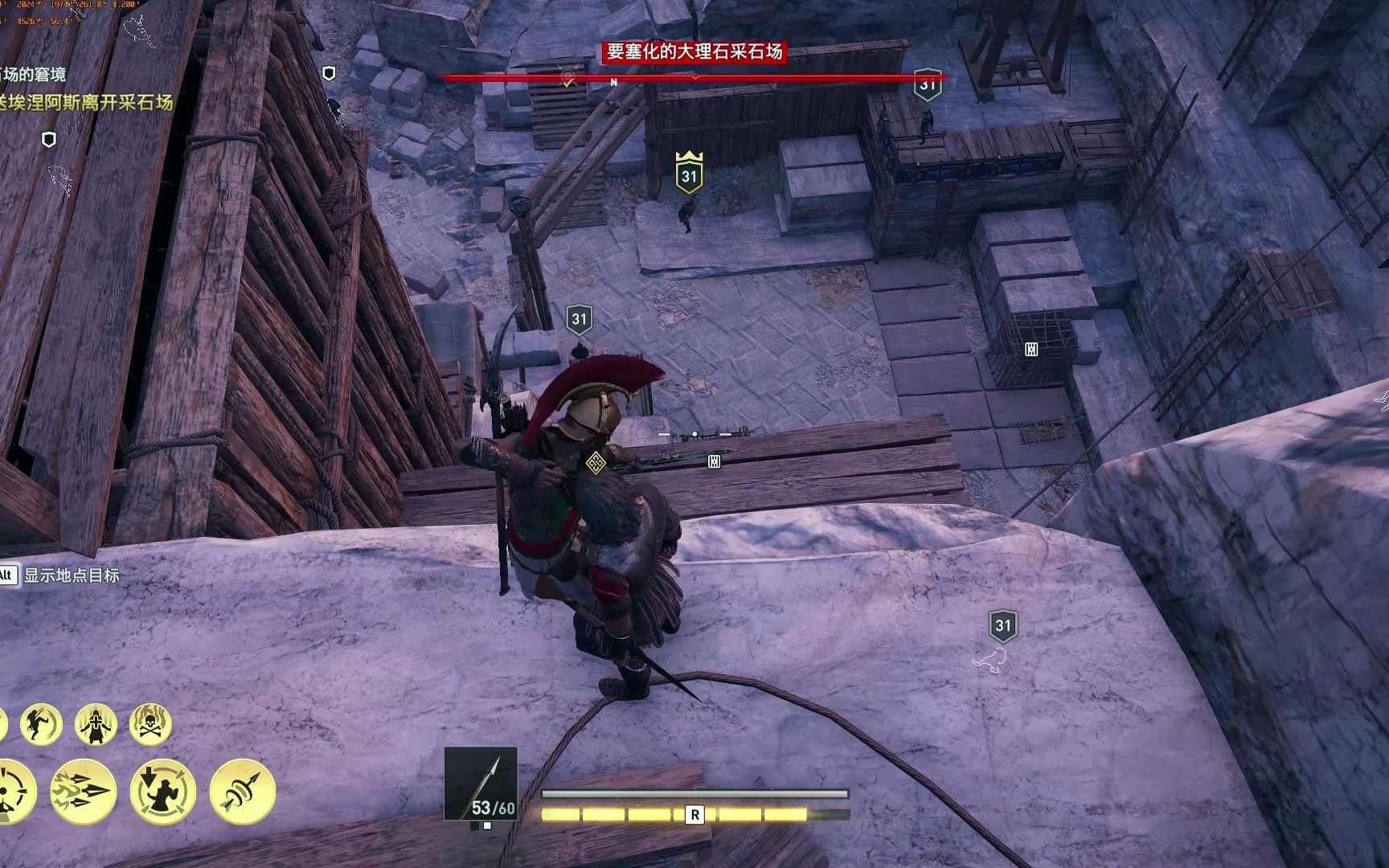Screen dimensions: 1389x868
Task: Activate the Spartan kick ability
Action: click(x=42, y=724)
